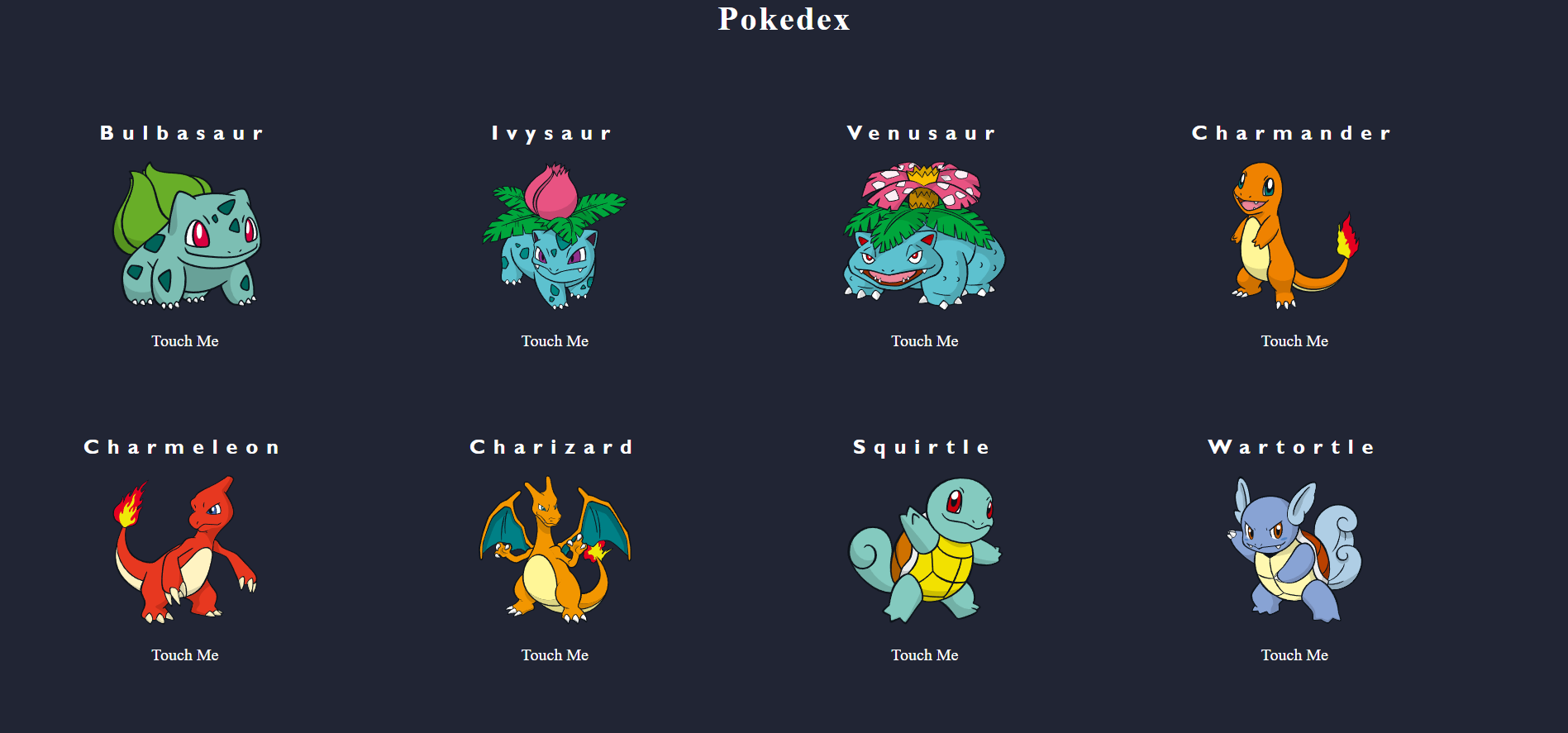Click Touch Me under Charizard
Screen dimensions: 1568x733
(x=555, y=654)
